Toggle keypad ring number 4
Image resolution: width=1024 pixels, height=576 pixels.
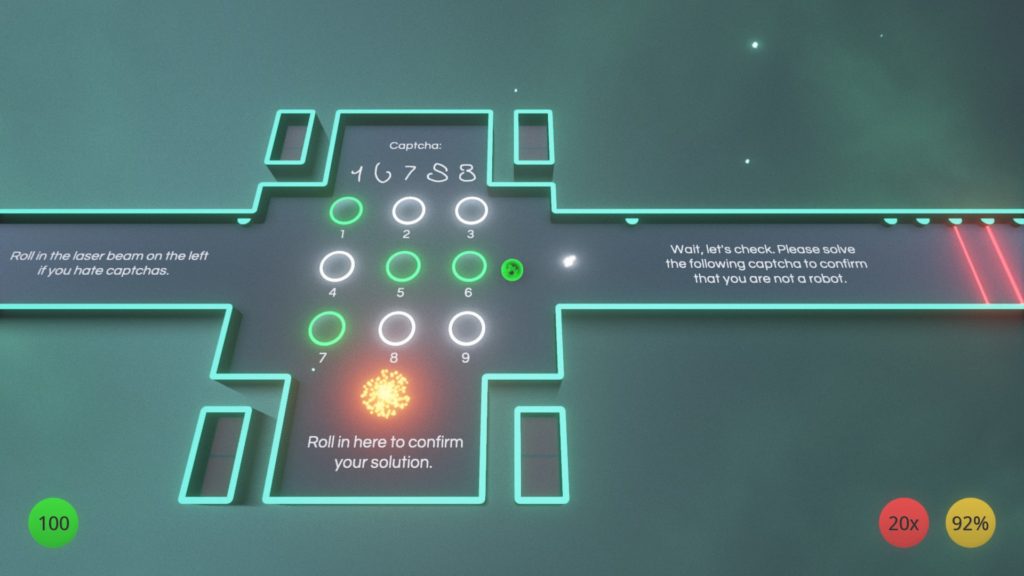tap(336, 267)
